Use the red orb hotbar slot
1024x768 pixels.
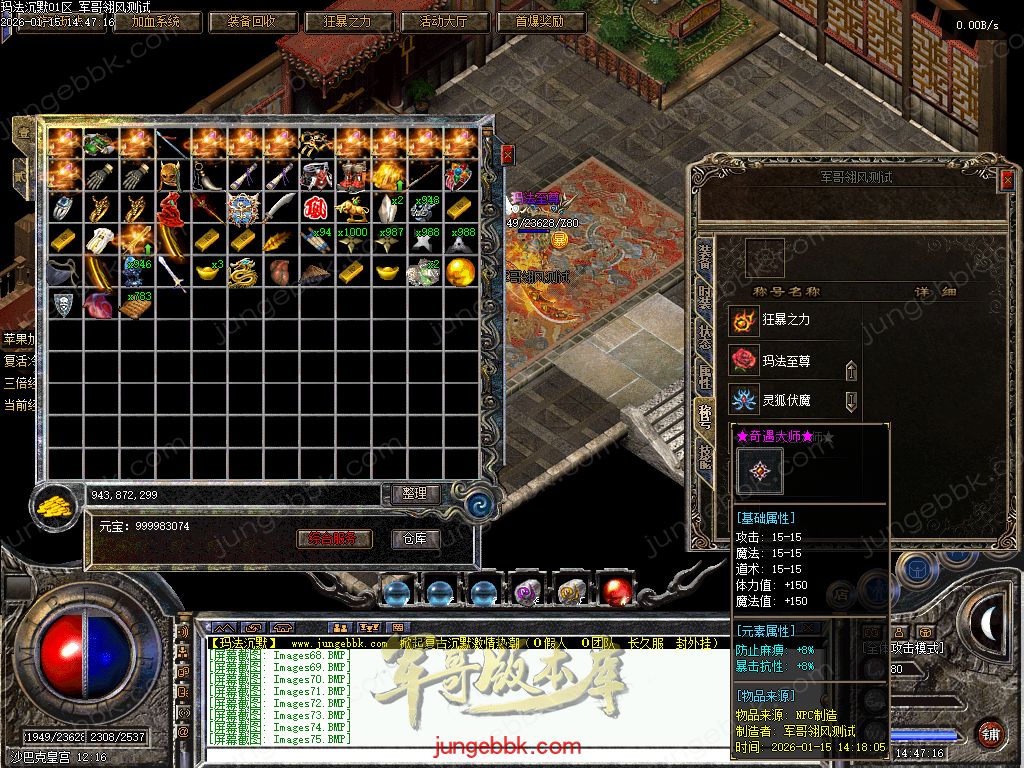tap(616, 592)
